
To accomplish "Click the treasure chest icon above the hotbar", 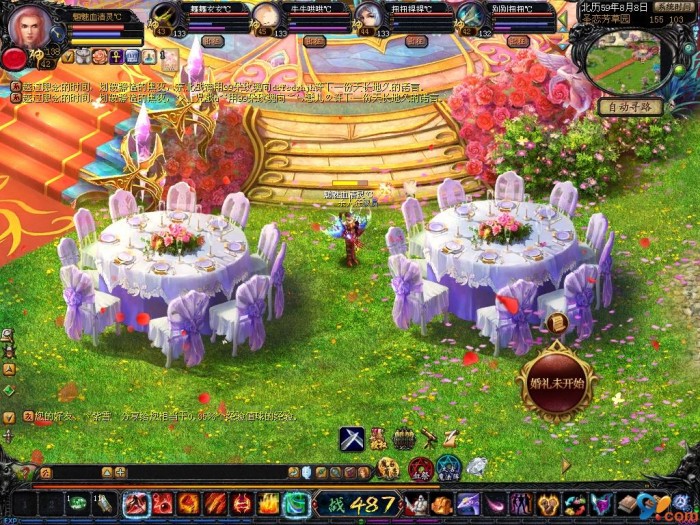I will coord(403,437).
